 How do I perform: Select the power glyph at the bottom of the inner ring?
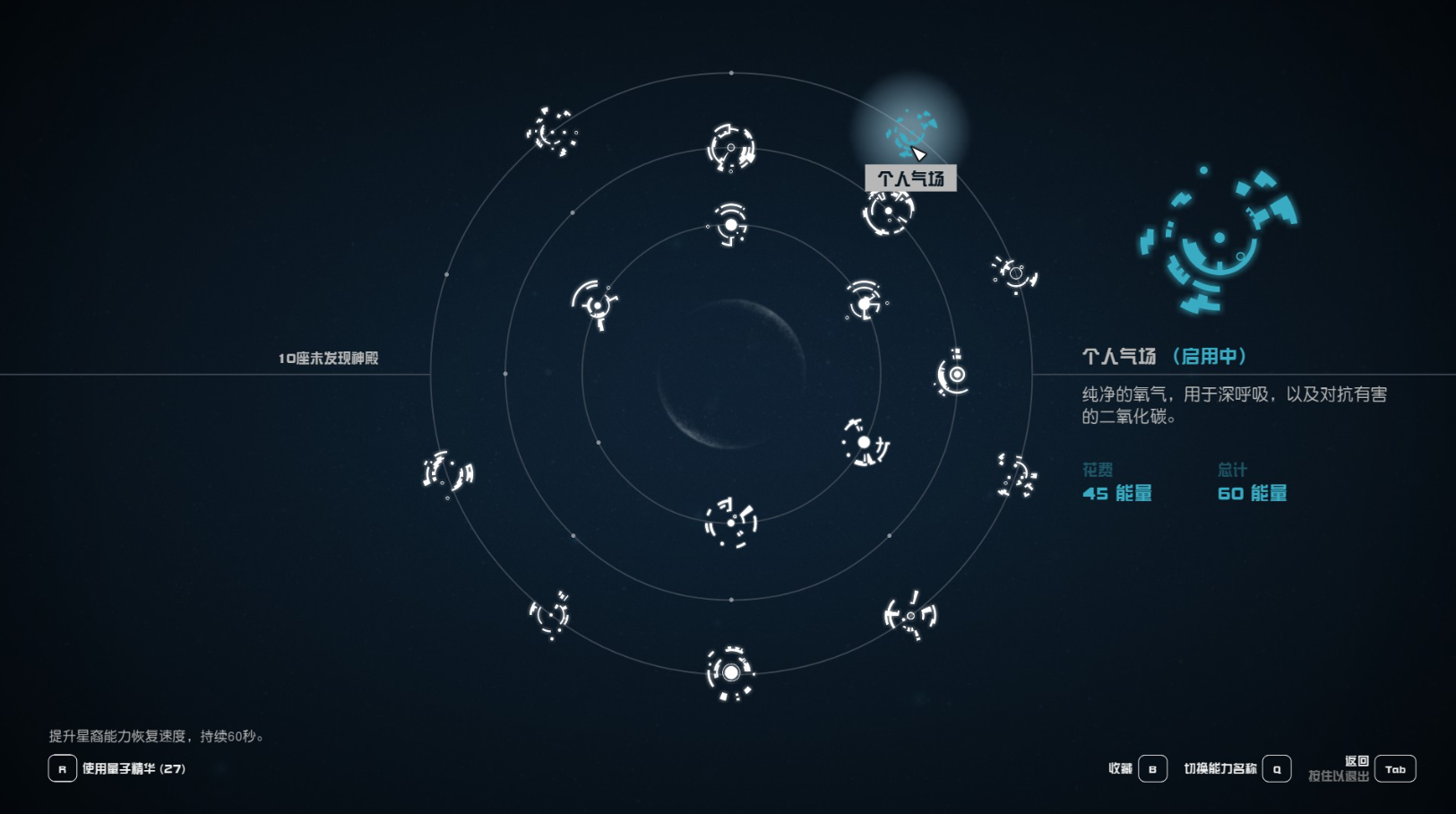click(x=730, y=524)
